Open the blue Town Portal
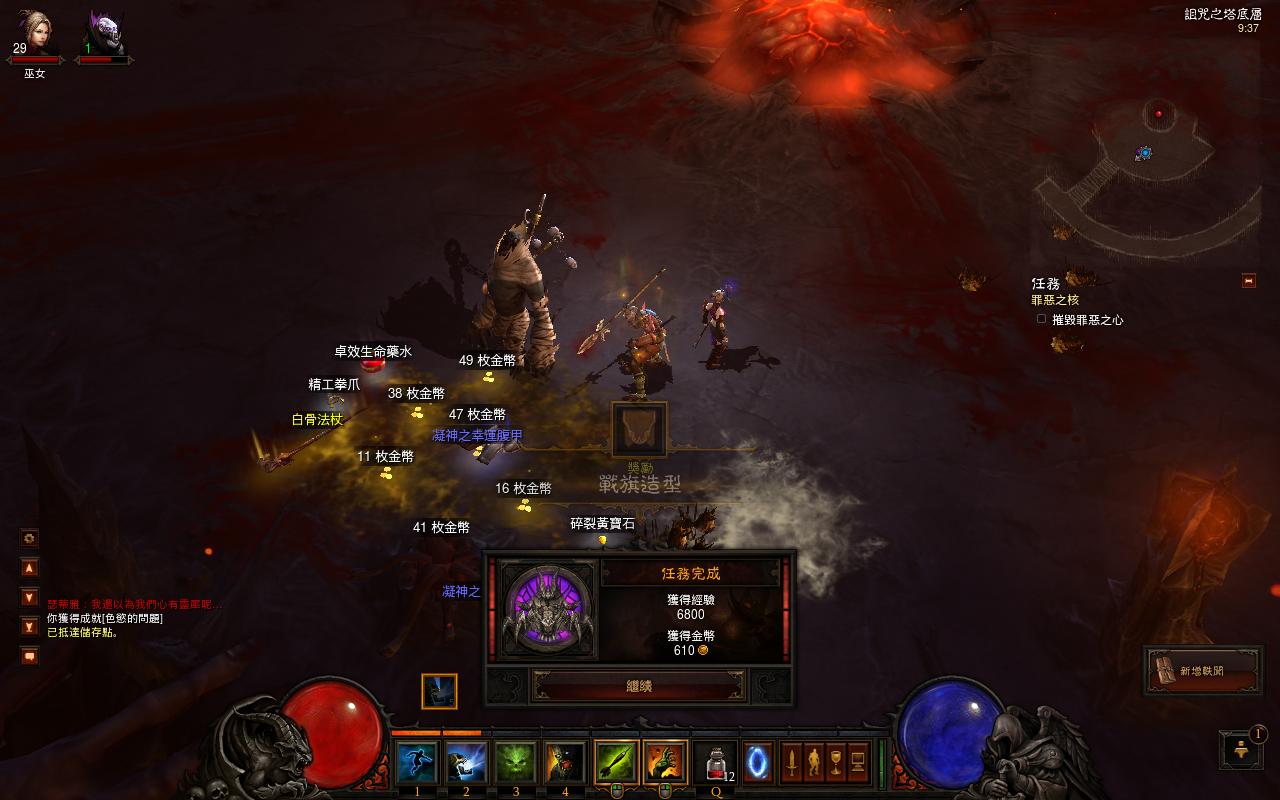1280x800 pixels. (x=758, y=763)
